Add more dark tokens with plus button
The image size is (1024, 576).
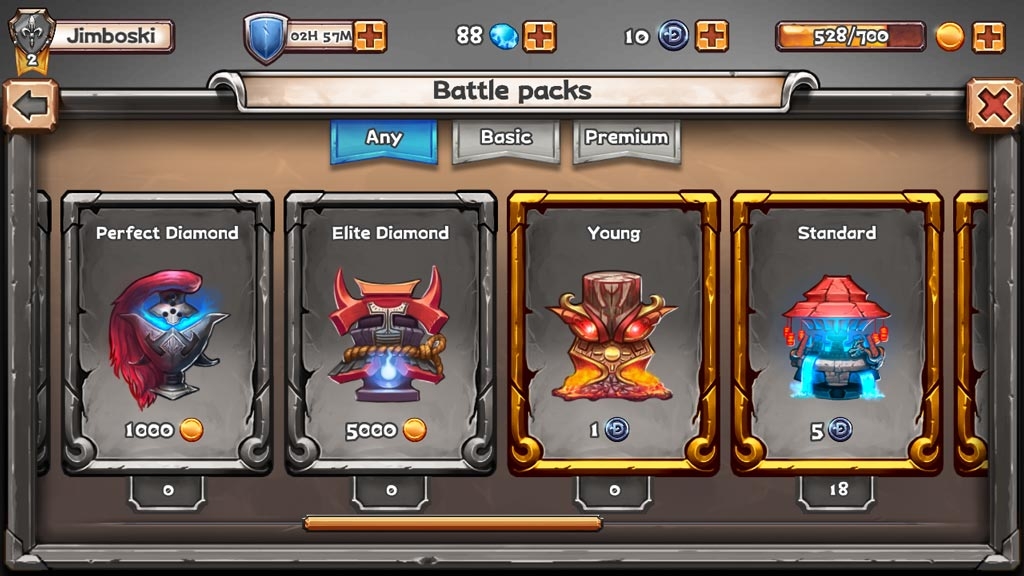(x=711, y=36)
